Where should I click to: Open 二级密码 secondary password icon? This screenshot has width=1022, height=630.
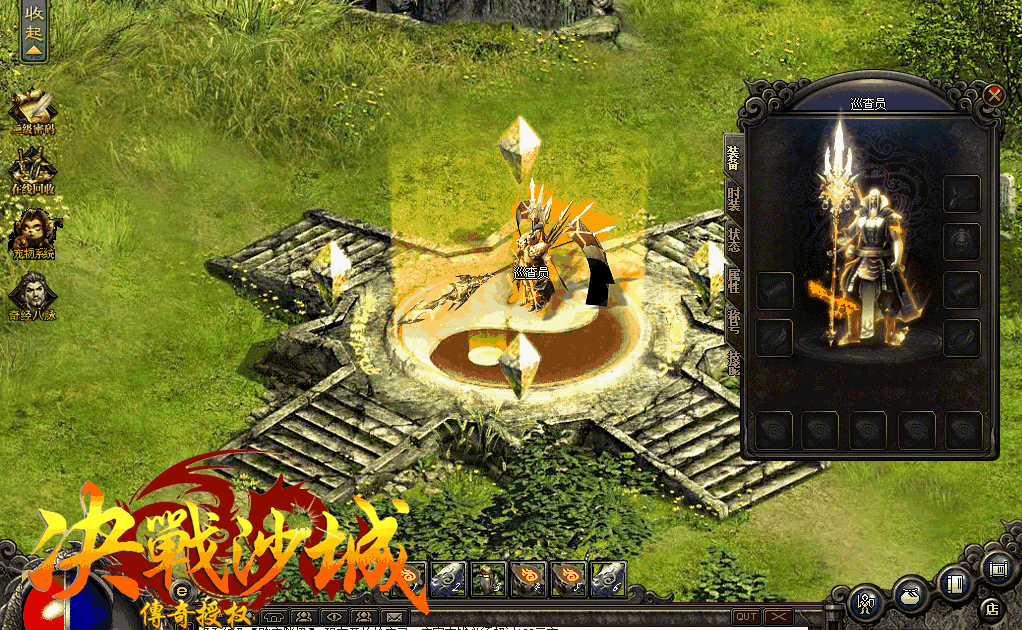click(33, 110)
